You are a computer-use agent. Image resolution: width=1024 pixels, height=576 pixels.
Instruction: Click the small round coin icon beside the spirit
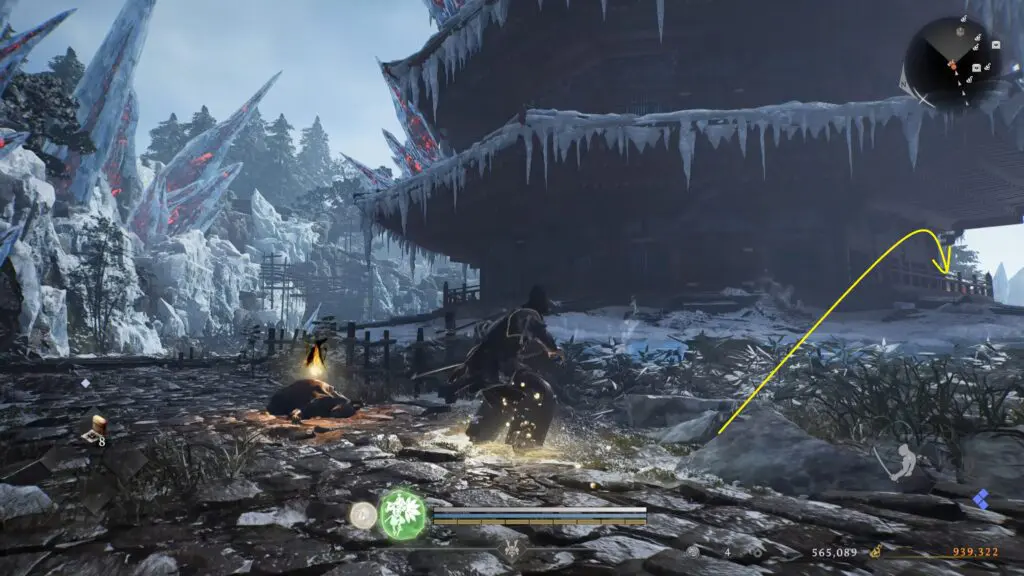click(362, 514)
